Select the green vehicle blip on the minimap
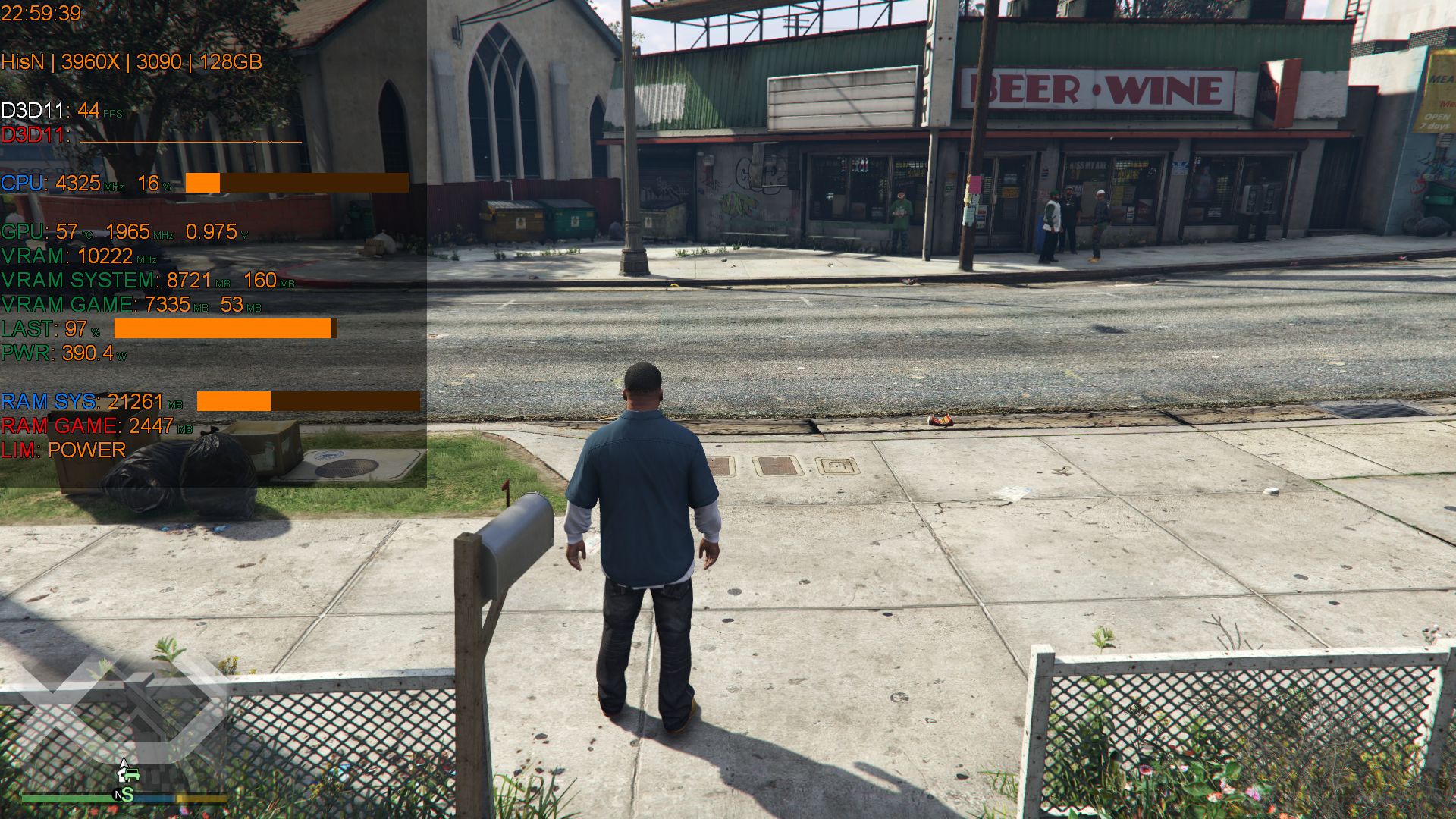The image size is (1456, 819). pos(133,775)
